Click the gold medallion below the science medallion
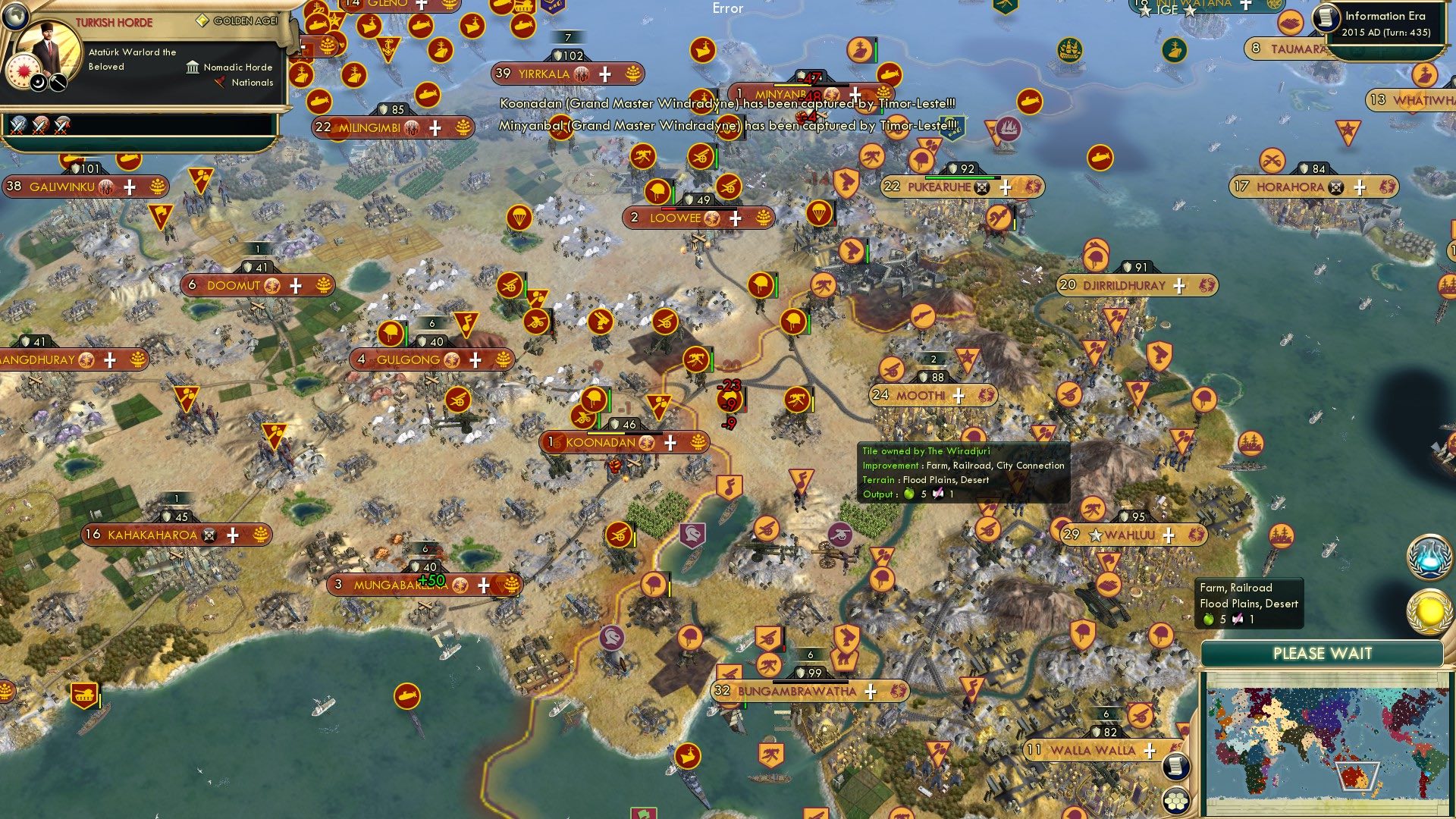1456x819 pixels. pos(1431,610)
